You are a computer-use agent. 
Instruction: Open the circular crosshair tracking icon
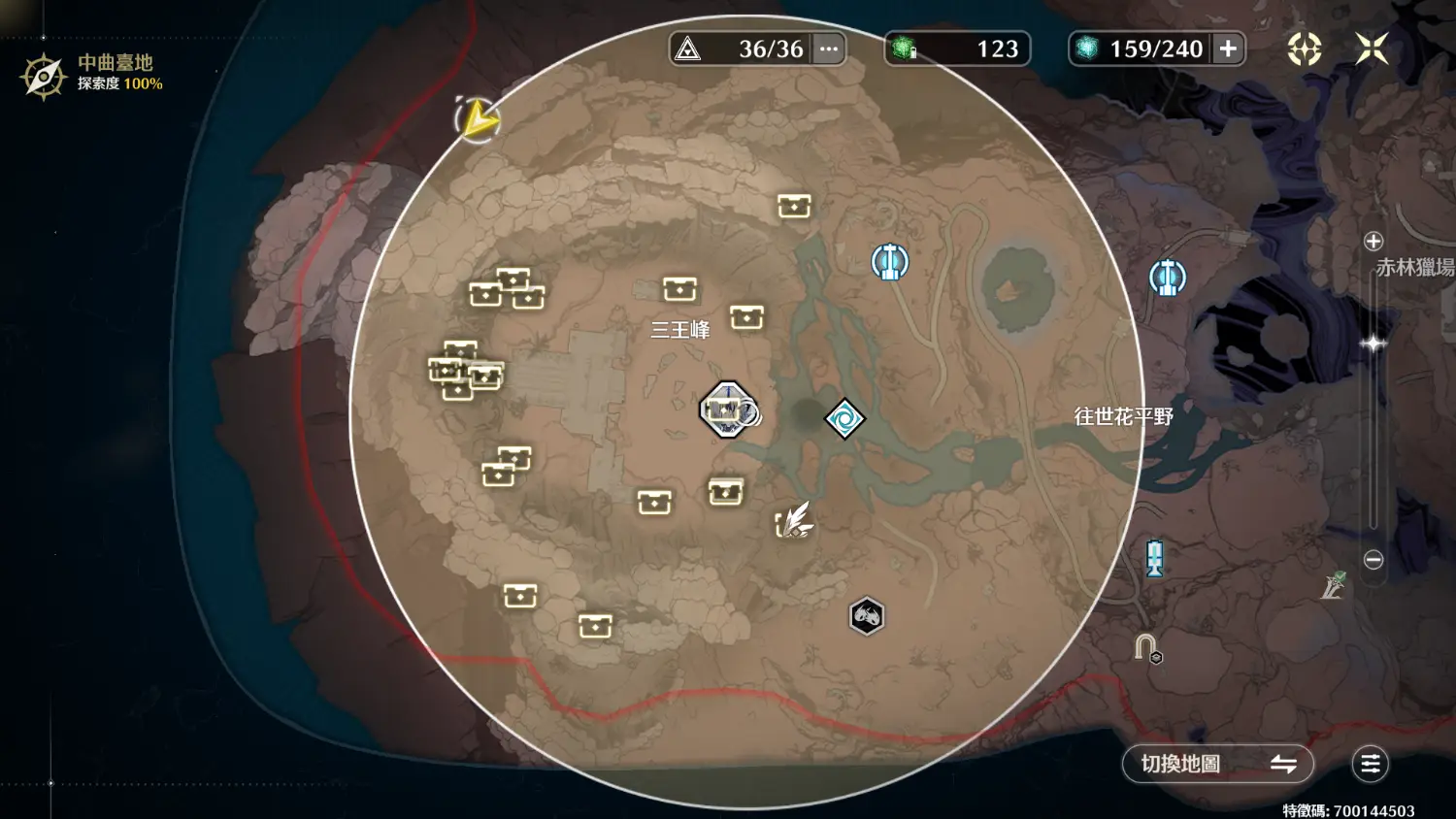click(x=1304, y=49)
